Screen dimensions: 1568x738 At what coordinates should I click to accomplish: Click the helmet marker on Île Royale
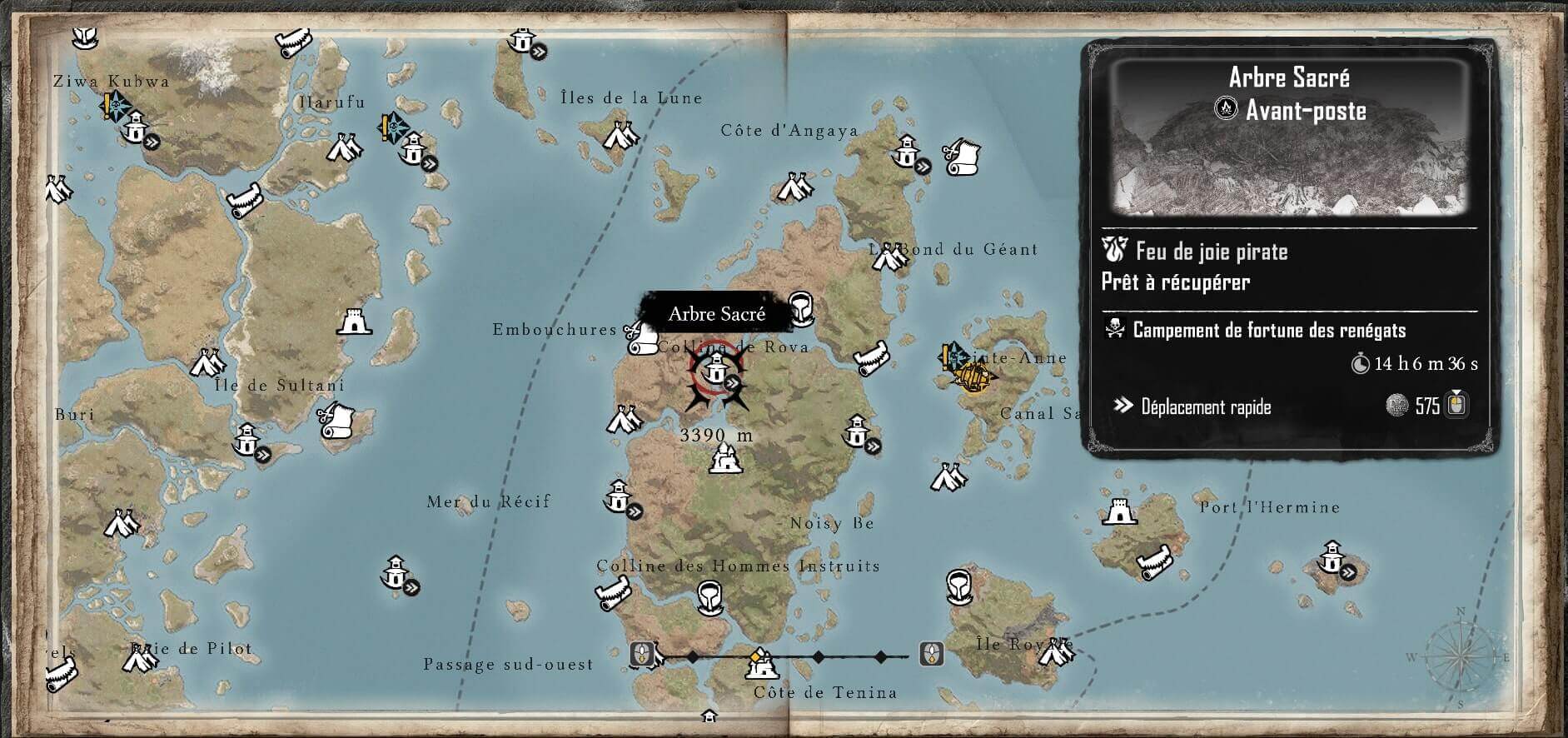959,586
